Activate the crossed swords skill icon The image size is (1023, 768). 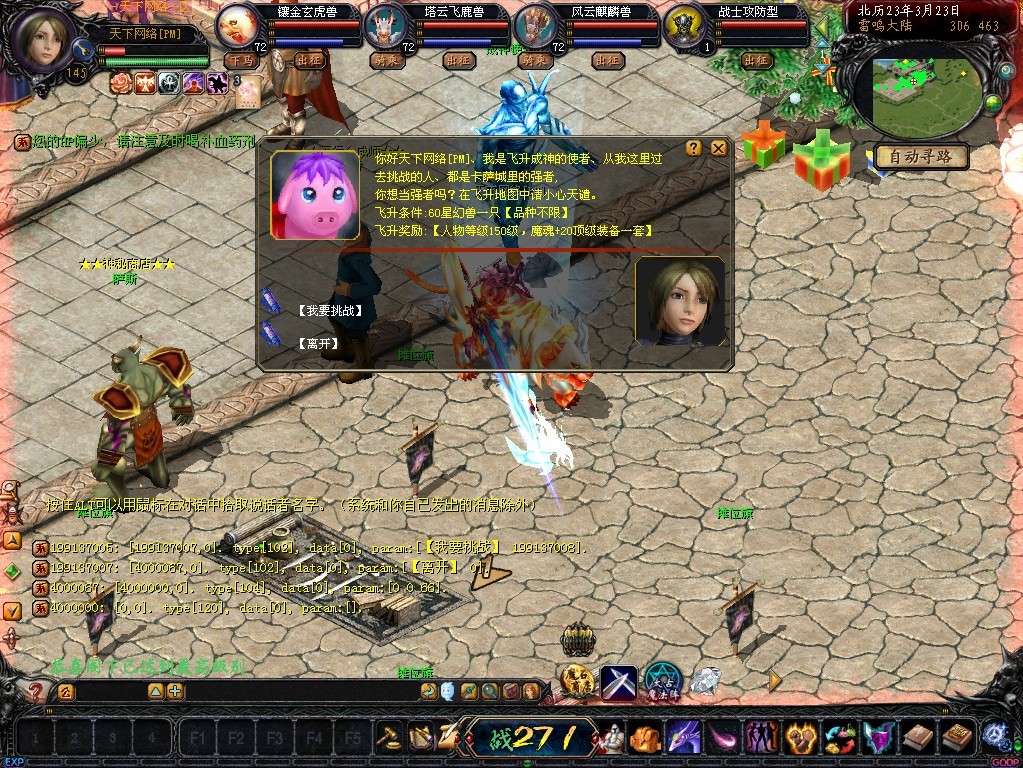tap(619, 683)
